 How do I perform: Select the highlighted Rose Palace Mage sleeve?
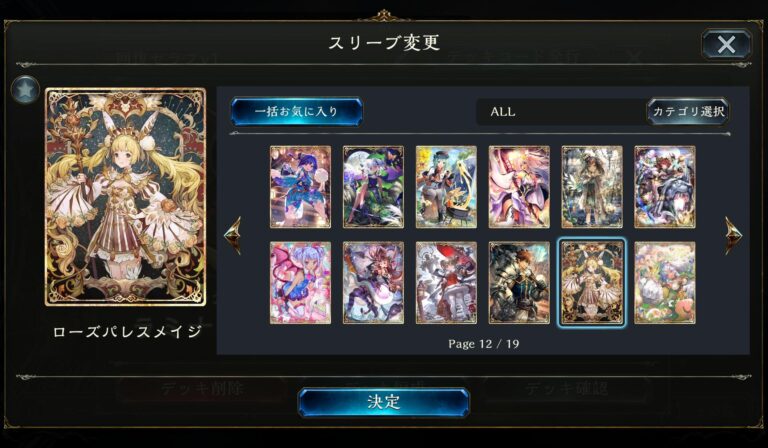pyautogui.click(x=592, y=283)
